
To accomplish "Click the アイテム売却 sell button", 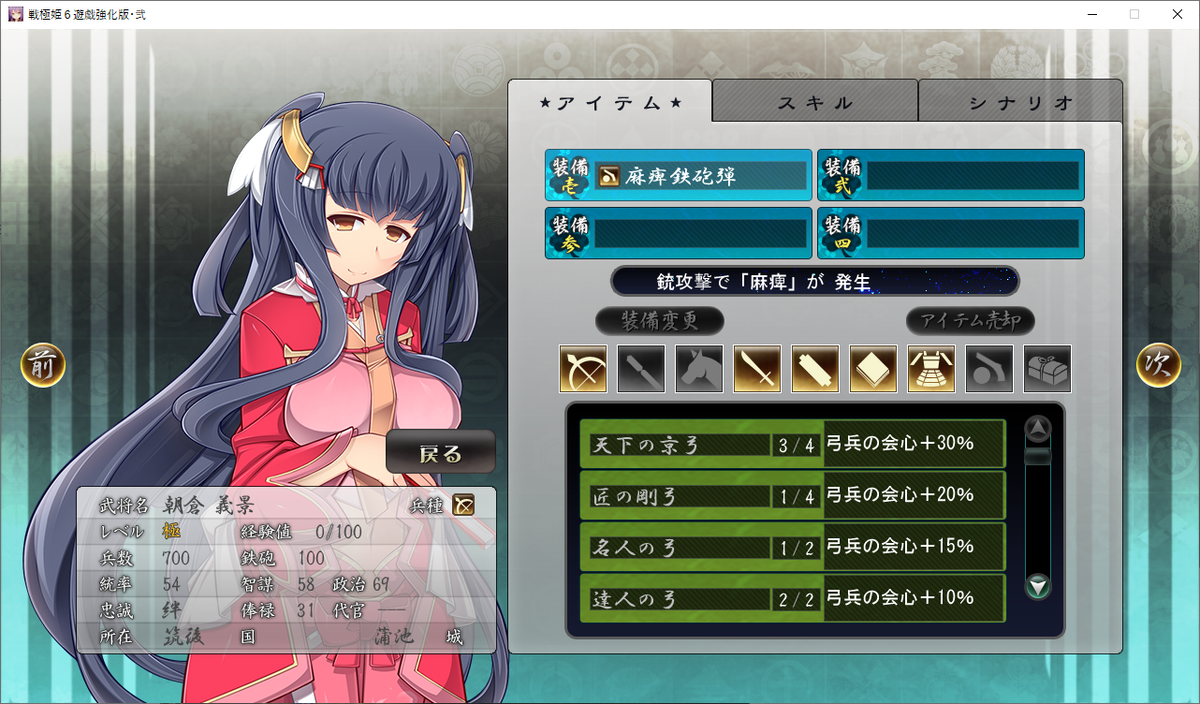I will [x=970, y=321].
